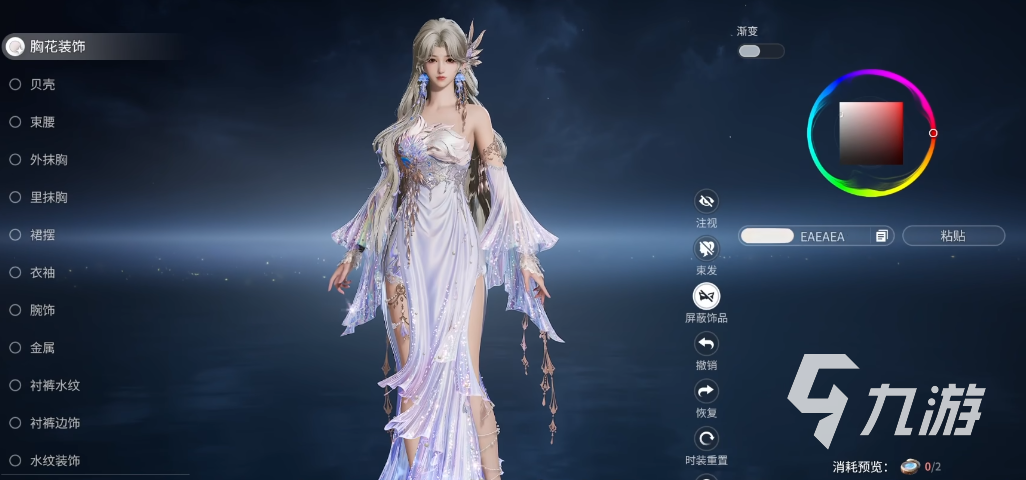Select the 束腰 dye part
This screenshot has width=1026, height=480.
tap(42, 122)
